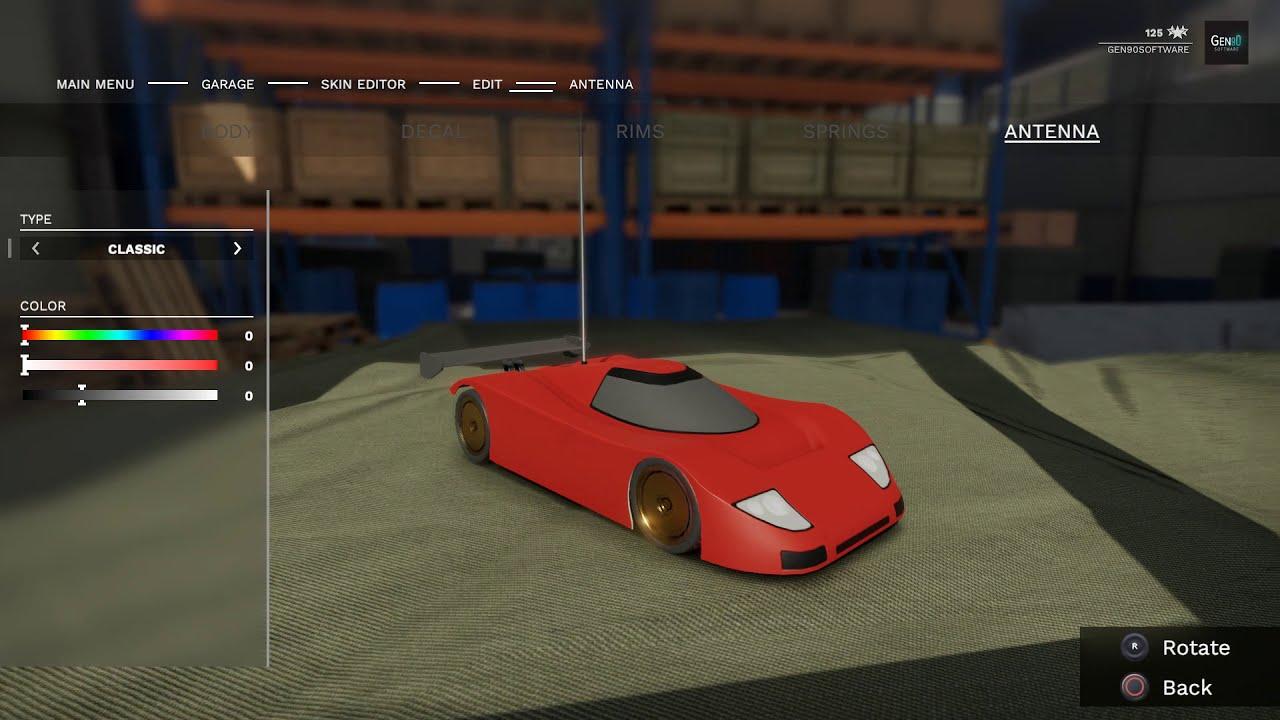Open GARAGE from the breadcrumb trail

coord(227,84)
